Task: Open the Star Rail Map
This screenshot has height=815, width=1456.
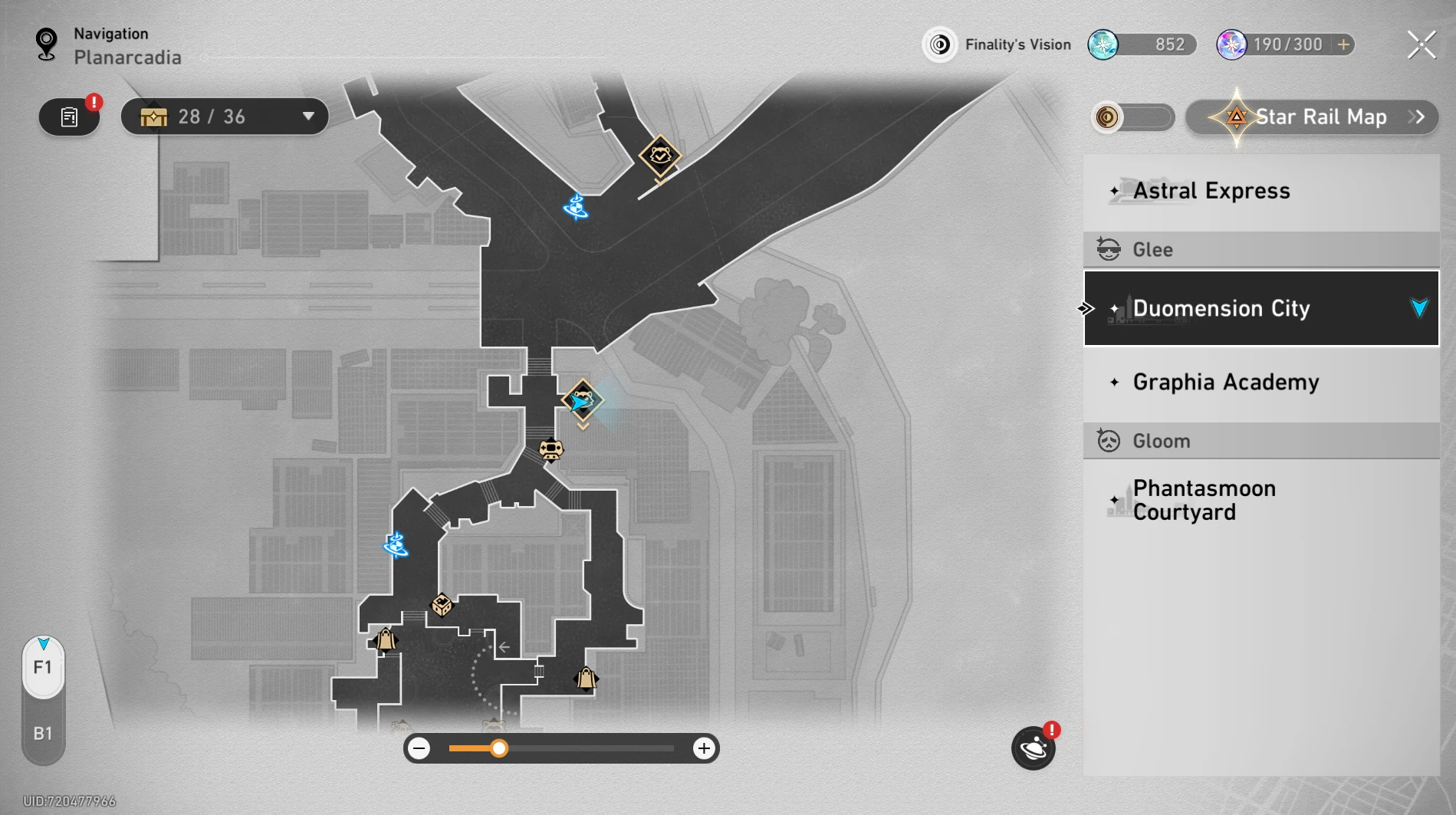Action: (1312, 117)
